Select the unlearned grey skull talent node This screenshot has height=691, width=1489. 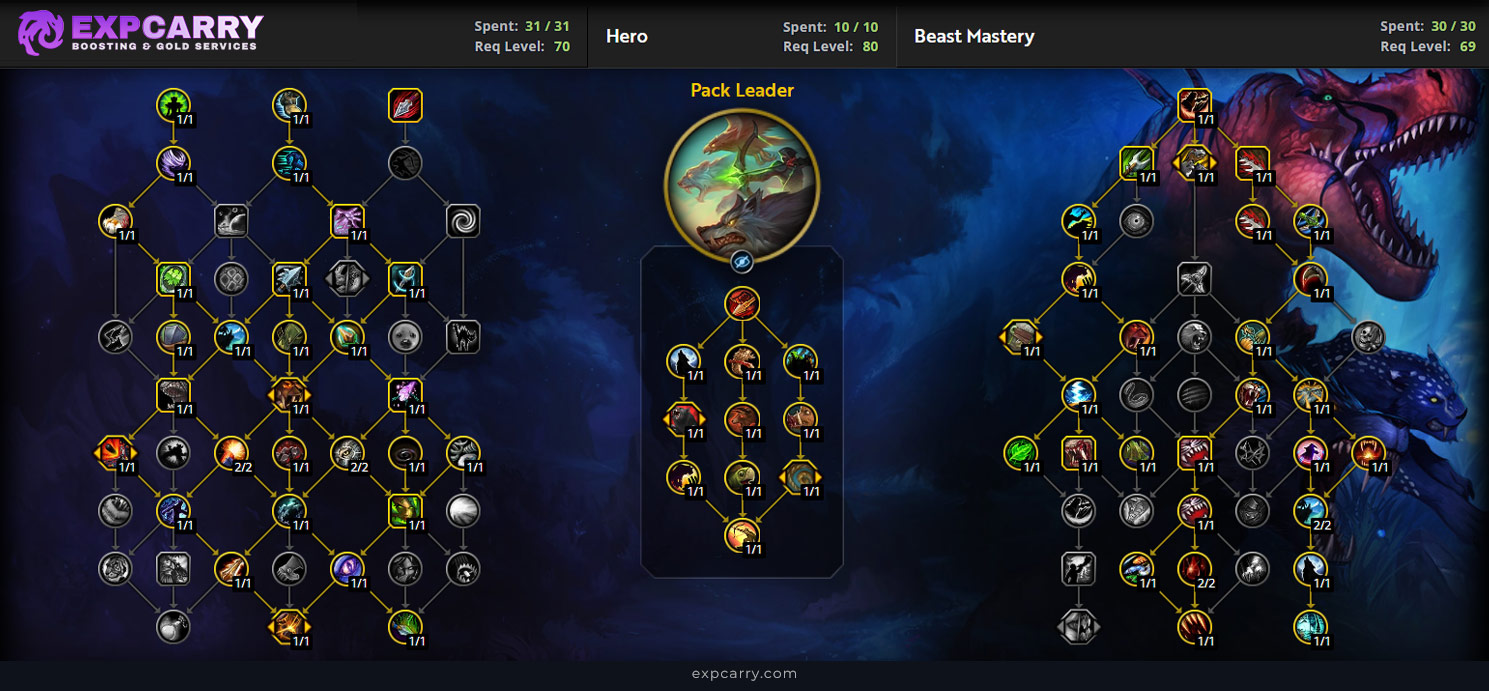coord(1368,337)
